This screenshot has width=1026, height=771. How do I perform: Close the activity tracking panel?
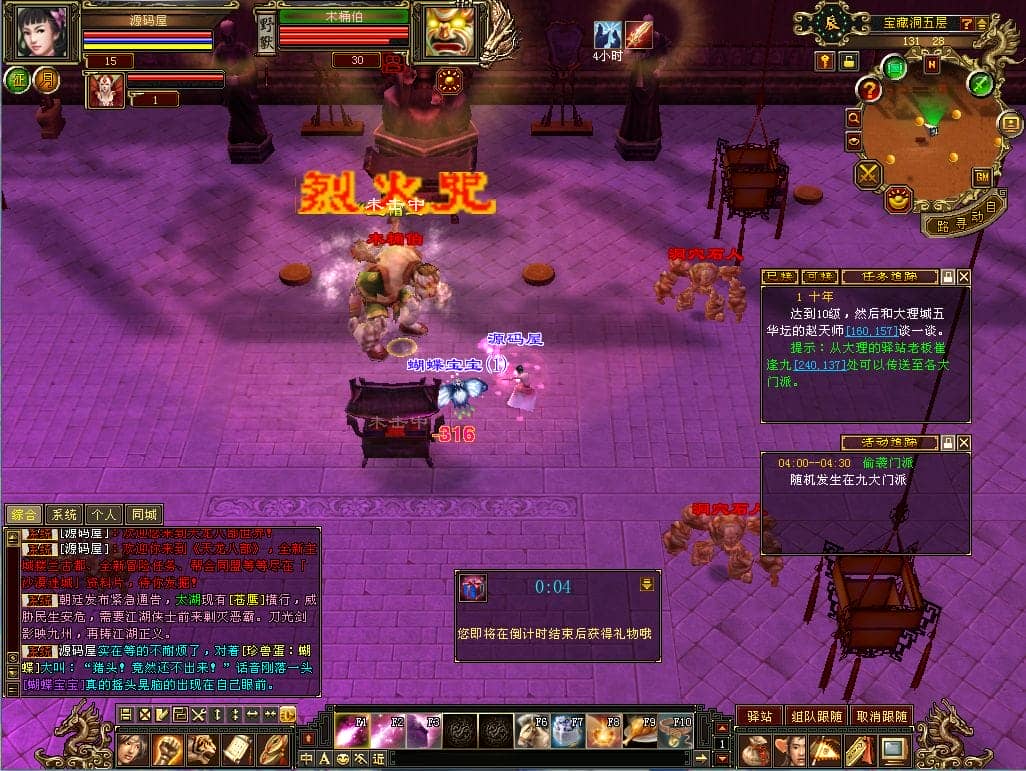[963, 442]
